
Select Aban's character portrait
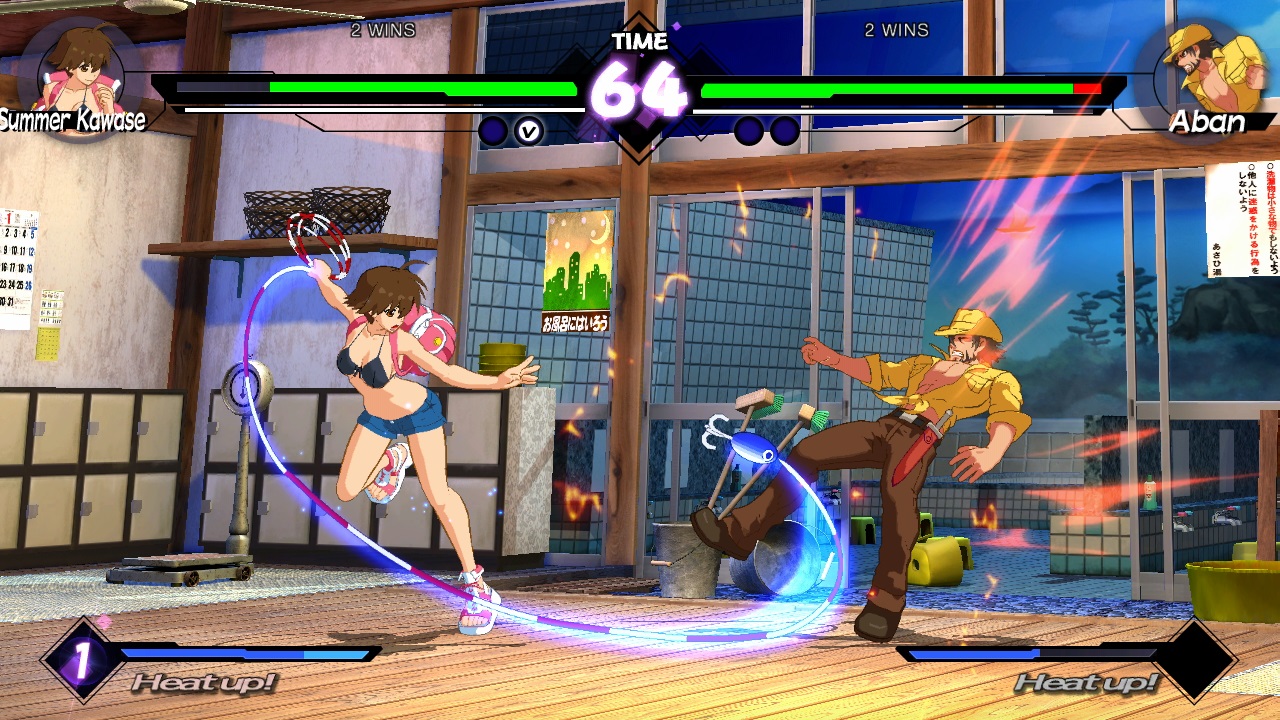pyautogui.click(x=1210, y=70)
